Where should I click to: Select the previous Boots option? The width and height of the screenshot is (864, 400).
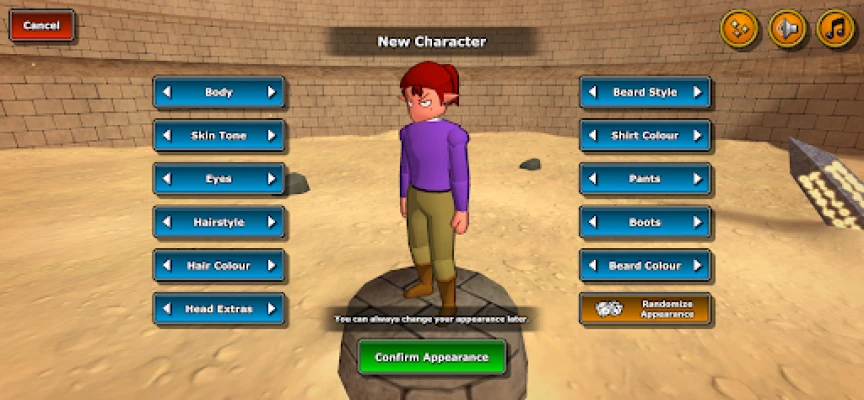(x=594, y=222)
